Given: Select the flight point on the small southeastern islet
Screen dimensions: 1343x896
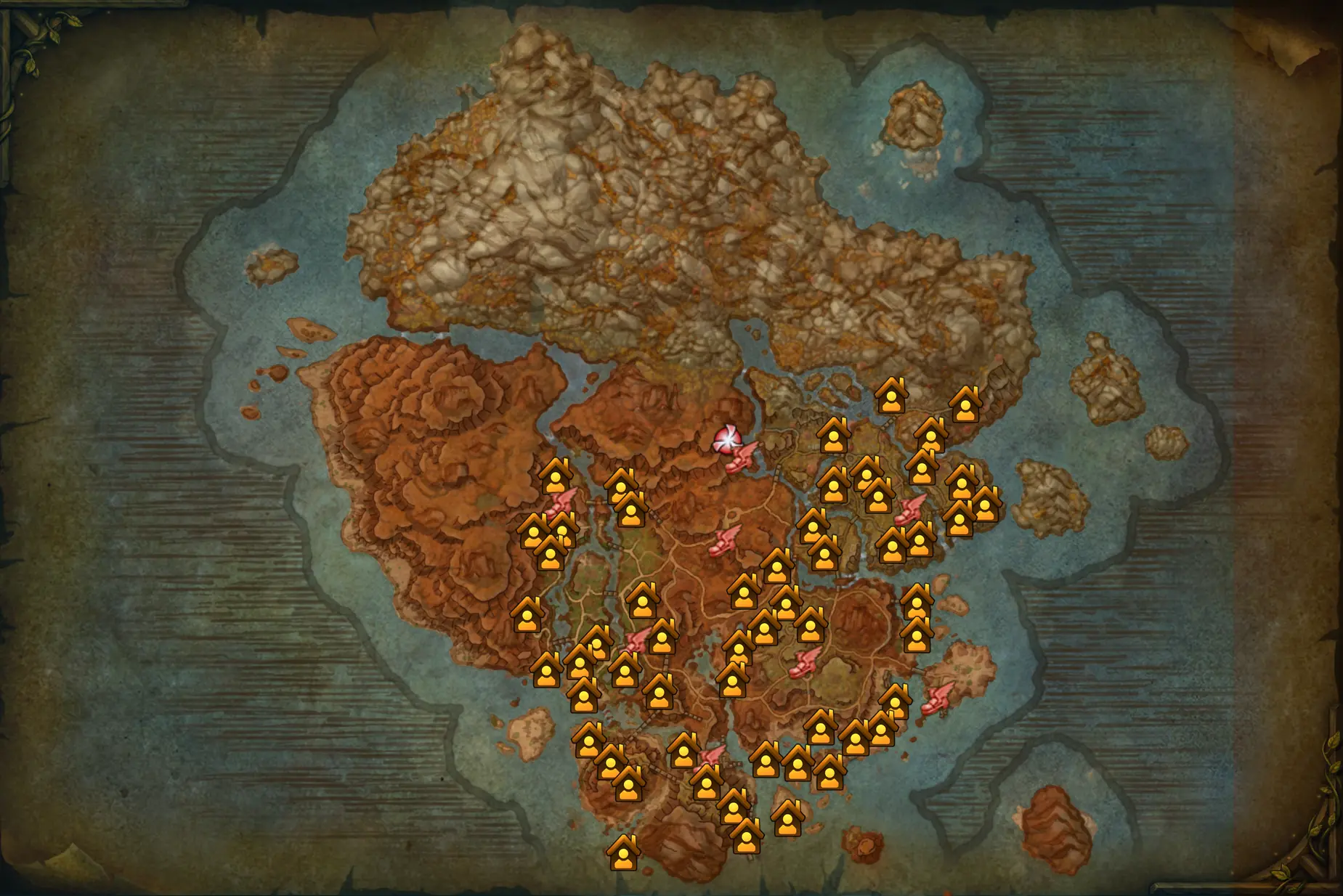Looking at the screenshot, I should tap(938, 699).
